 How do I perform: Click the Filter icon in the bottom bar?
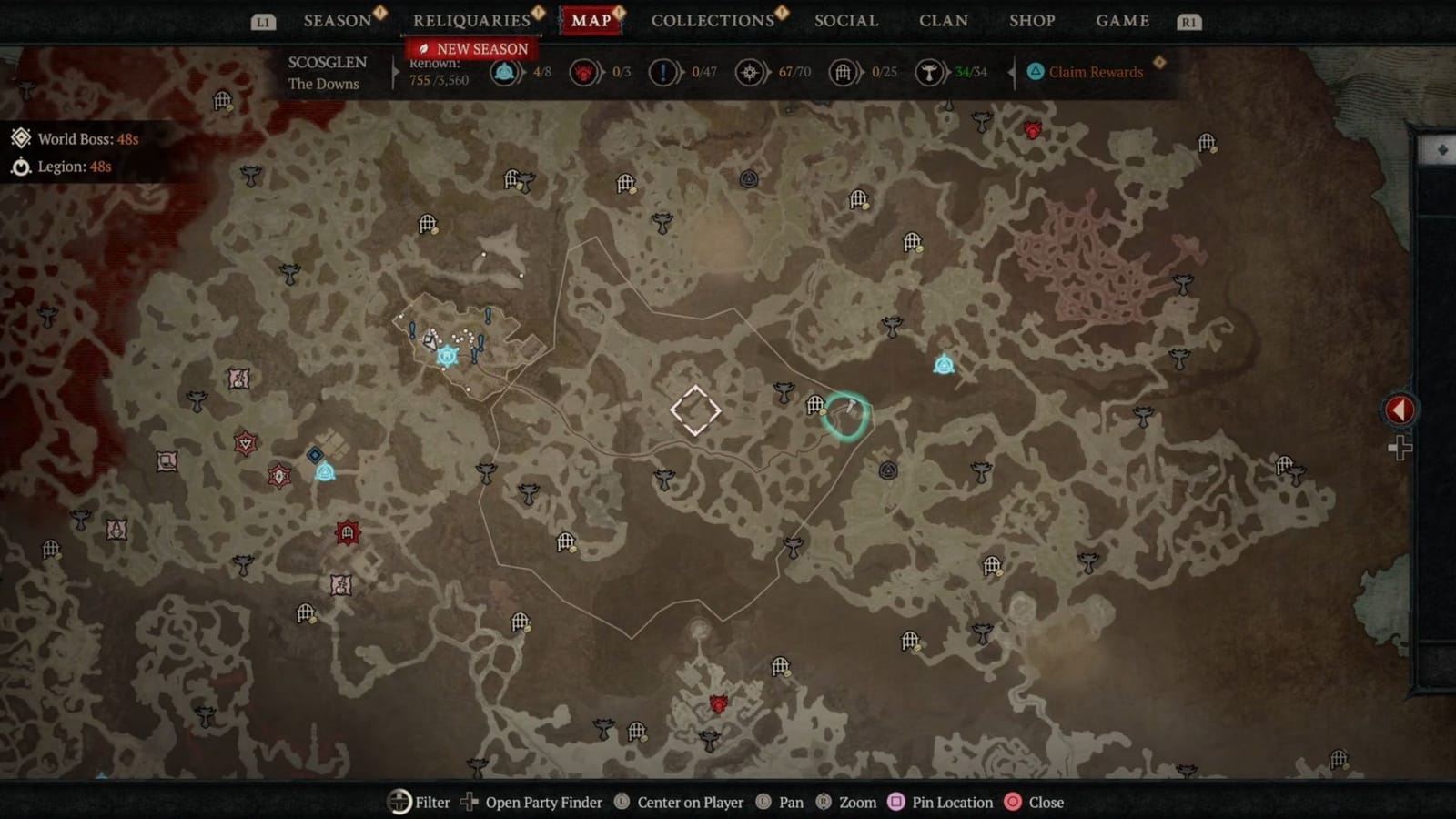(399, 803)
